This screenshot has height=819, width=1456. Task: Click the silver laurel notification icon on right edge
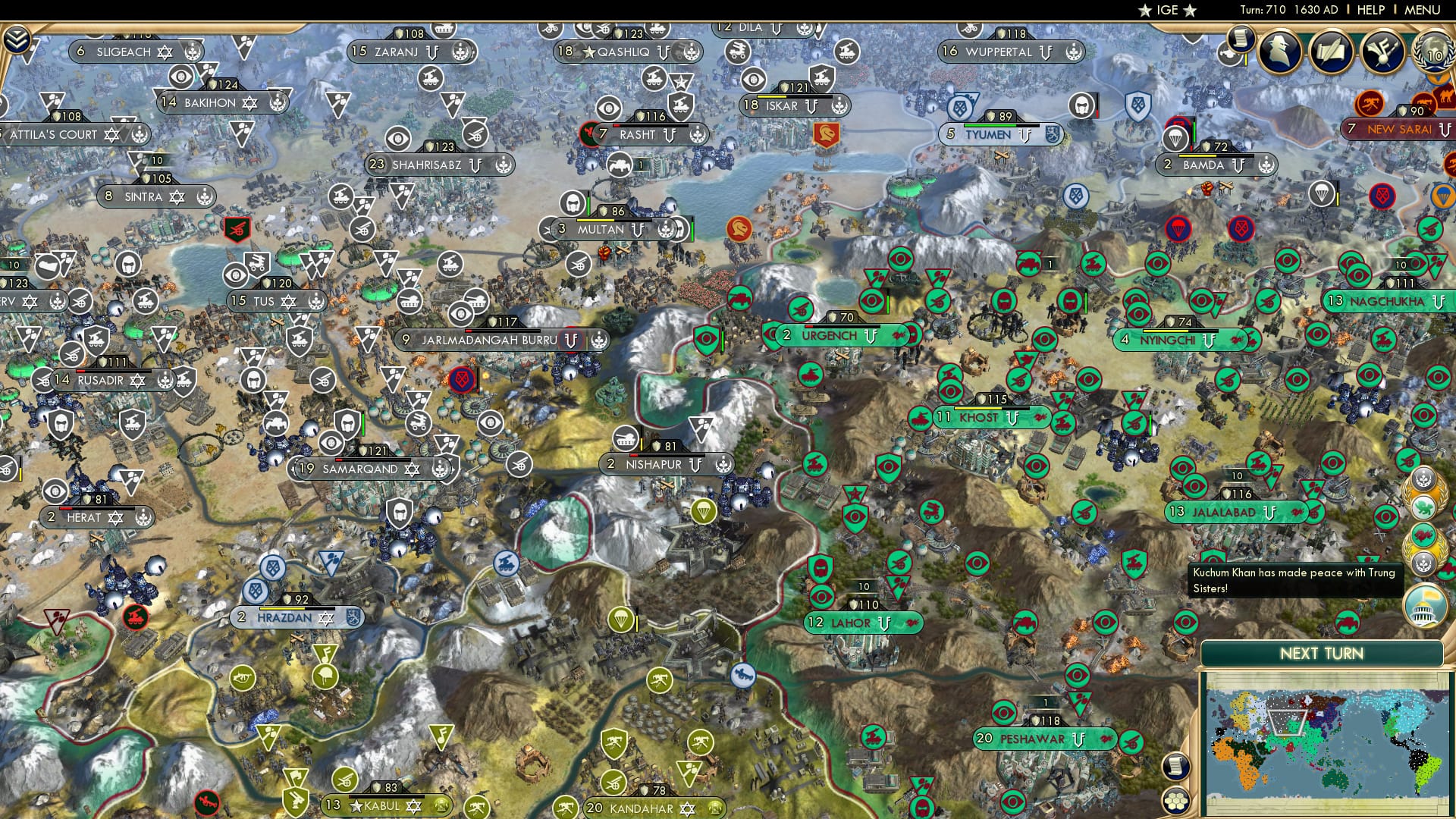(x=1423, y=561)
